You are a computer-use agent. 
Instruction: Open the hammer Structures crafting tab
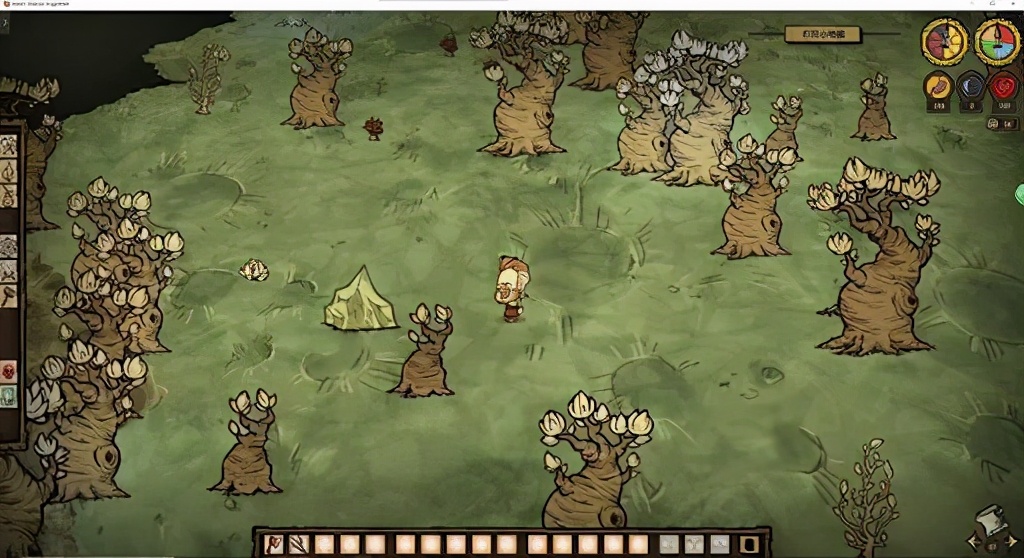point(9,296)
